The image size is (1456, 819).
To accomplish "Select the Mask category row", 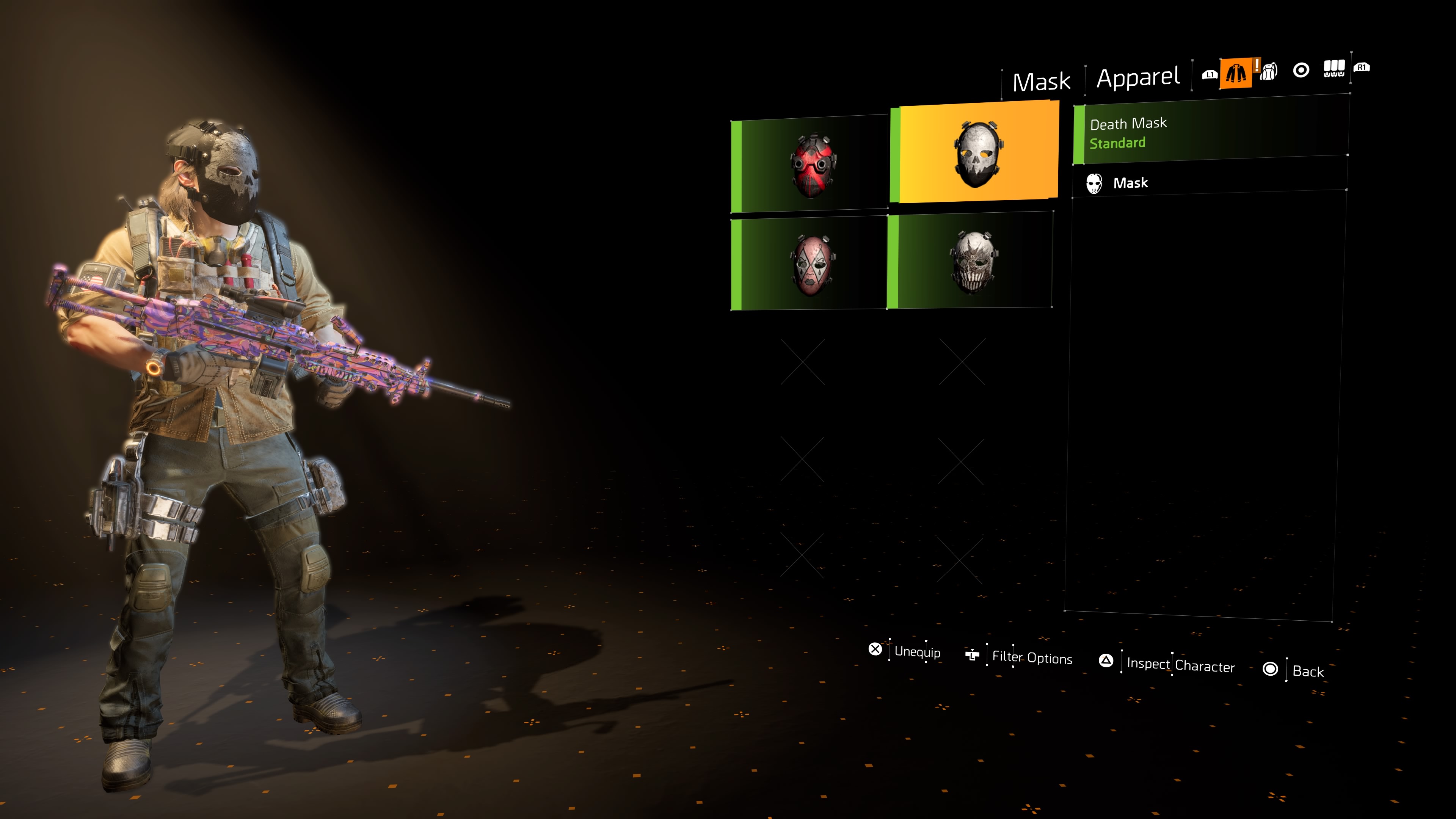I will [1210, 182].
